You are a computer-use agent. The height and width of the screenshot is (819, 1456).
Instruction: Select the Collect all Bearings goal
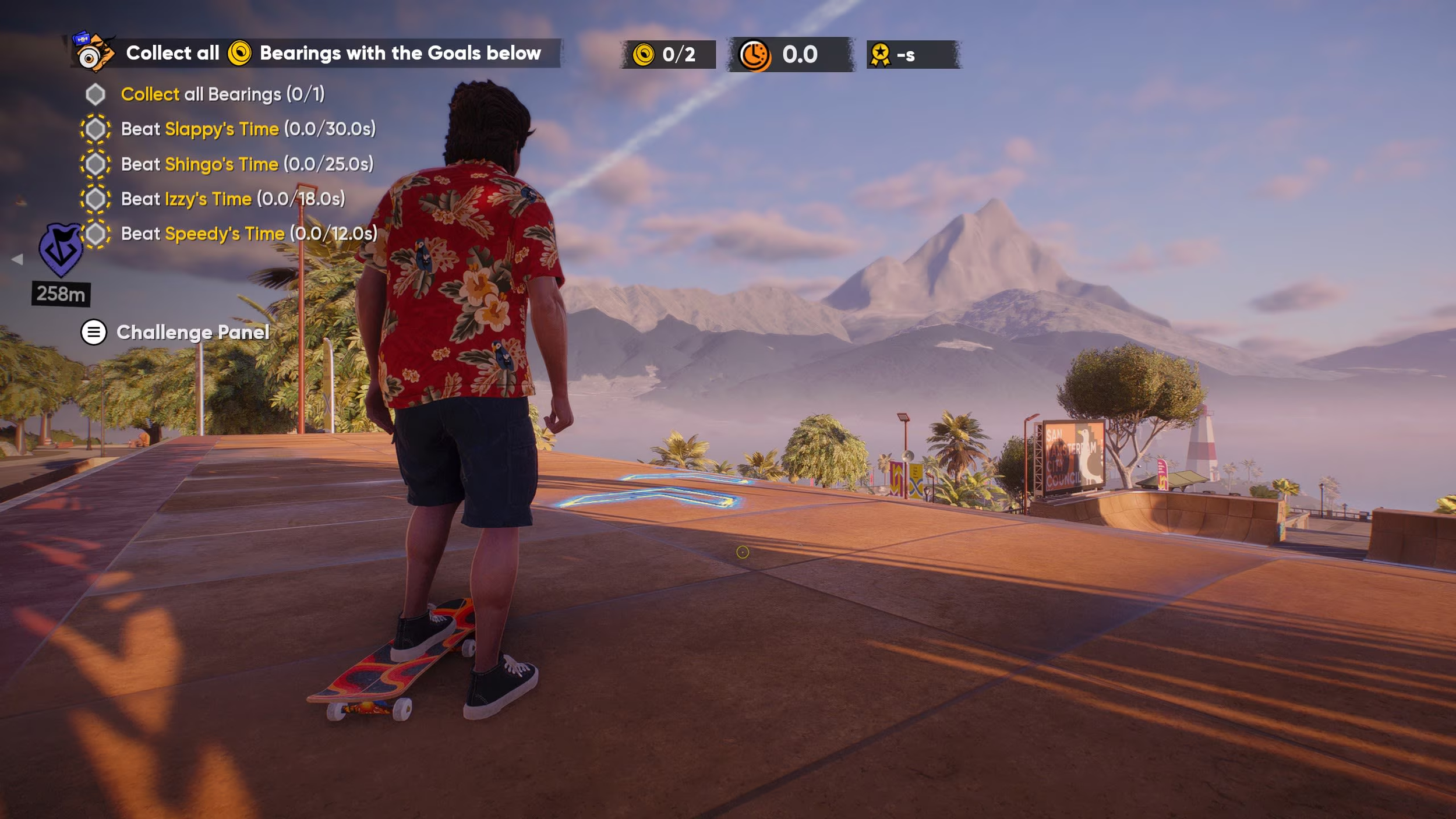(222, 94)
